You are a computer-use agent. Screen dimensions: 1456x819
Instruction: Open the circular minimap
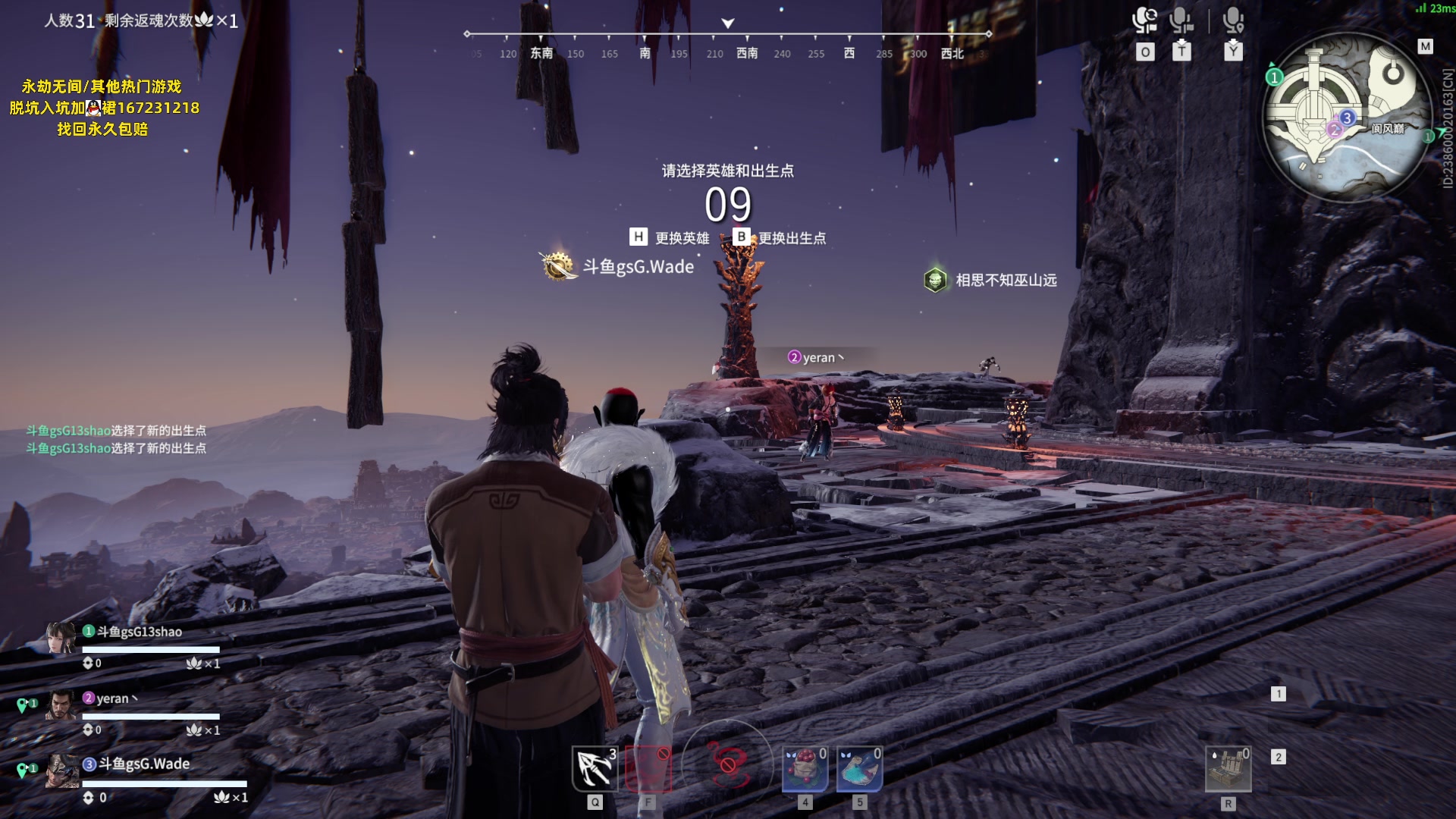(1347, 116)
